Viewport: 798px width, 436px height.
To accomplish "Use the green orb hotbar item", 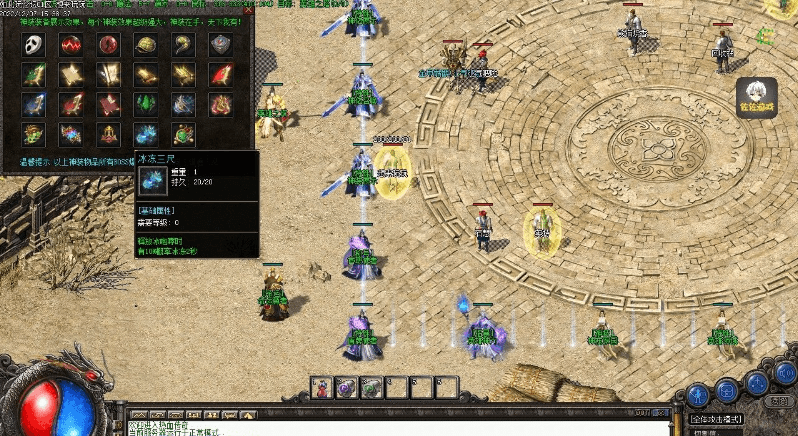I will pos(371,387).
